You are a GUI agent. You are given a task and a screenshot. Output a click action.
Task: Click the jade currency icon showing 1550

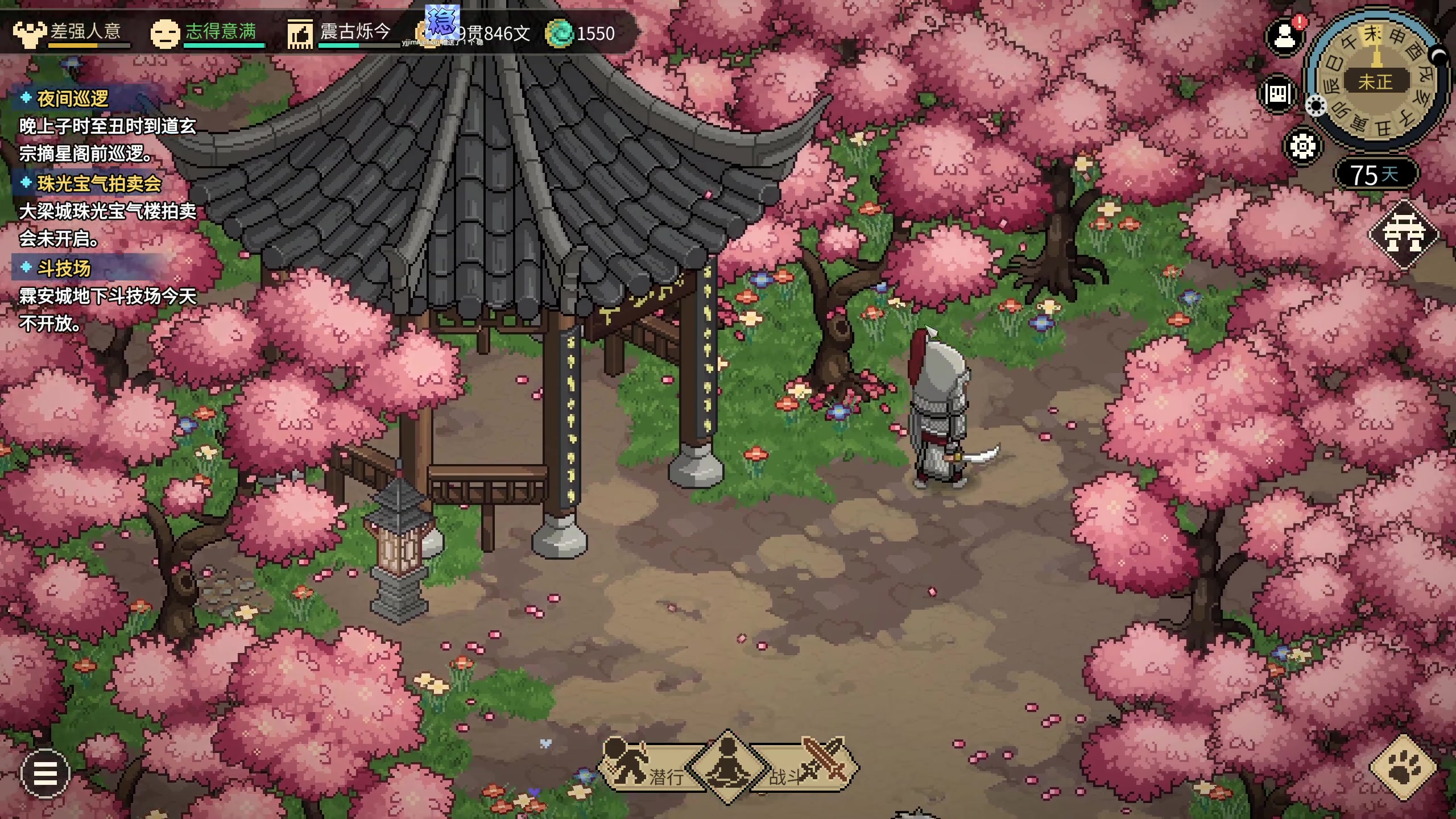click(559, 34)
